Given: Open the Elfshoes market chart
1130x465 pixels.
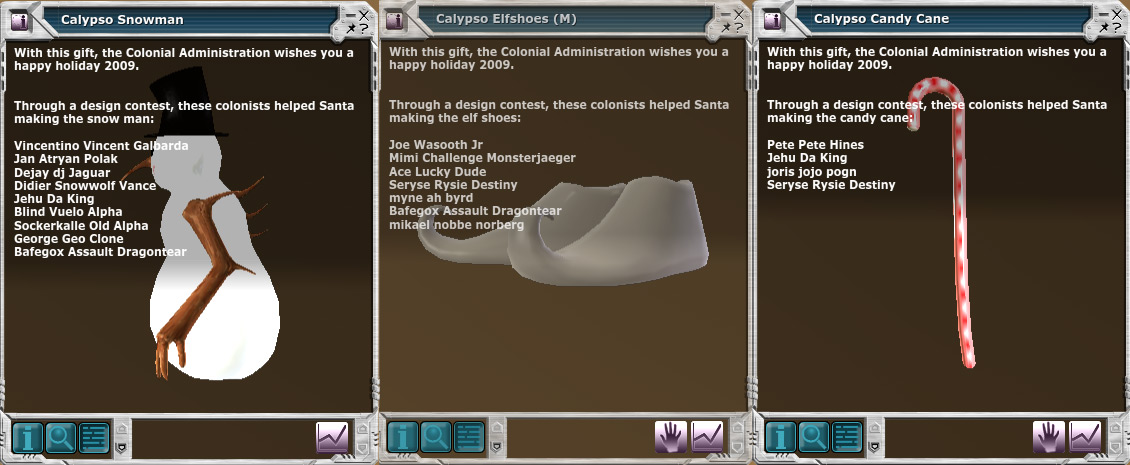Looking at the screenshot, I should (708, 437).
